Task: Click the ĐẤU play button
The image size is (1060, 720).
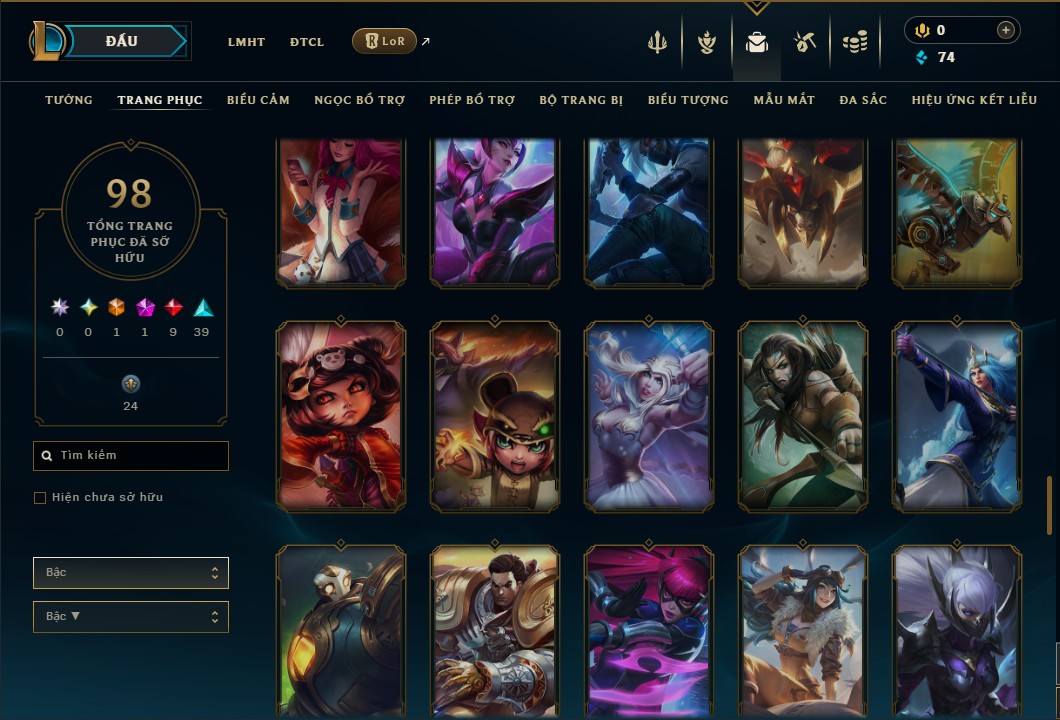Action: coord(121,41)
